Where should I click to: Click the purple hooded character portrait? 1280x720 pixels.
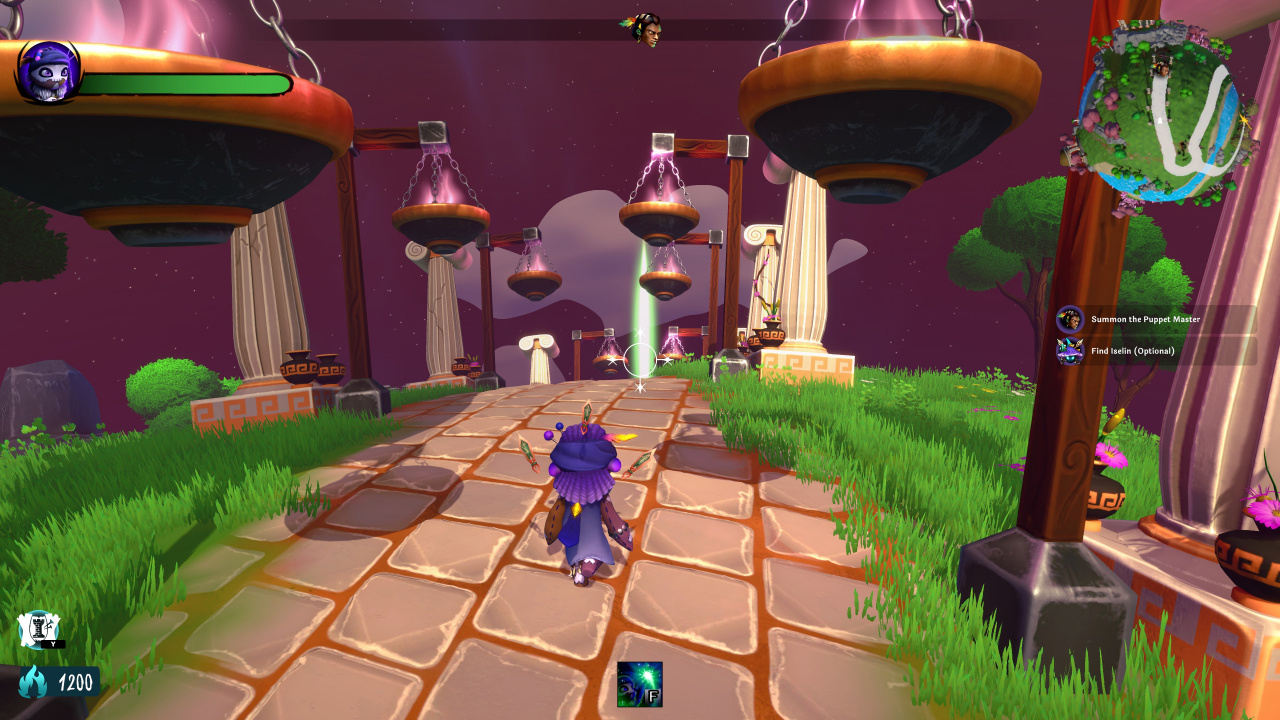(48, 72)
